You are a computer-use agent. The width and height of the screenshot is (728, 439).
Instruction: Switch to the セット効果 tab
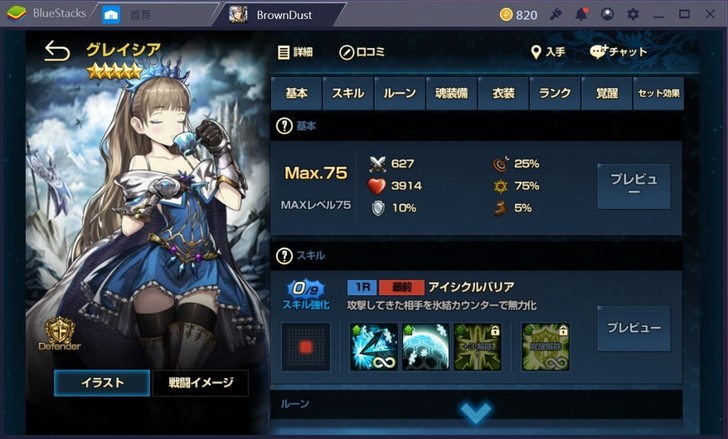tap(658, 93)
